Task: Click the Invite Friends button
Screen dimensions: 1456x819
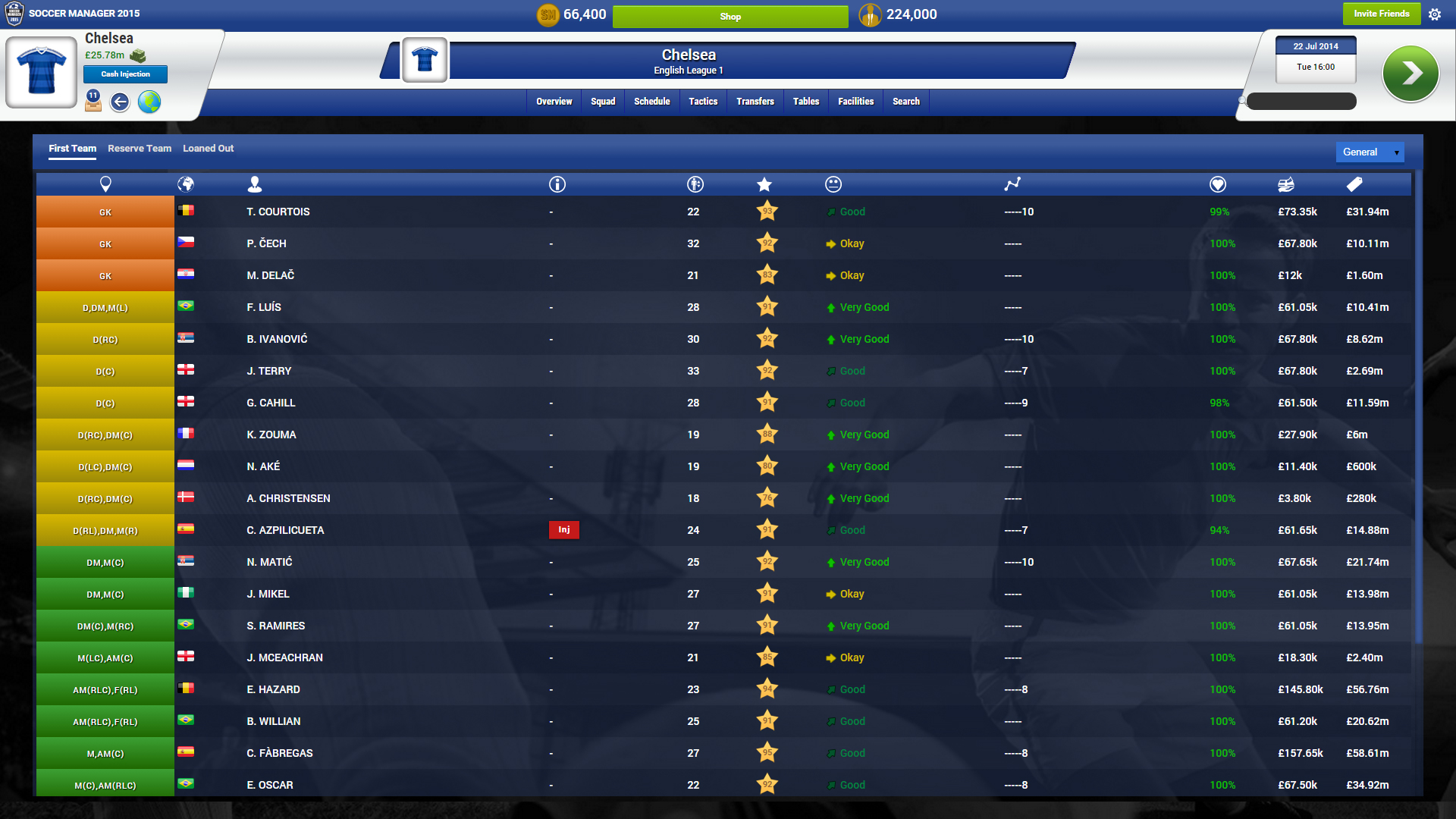Action: pos(1382,14)
